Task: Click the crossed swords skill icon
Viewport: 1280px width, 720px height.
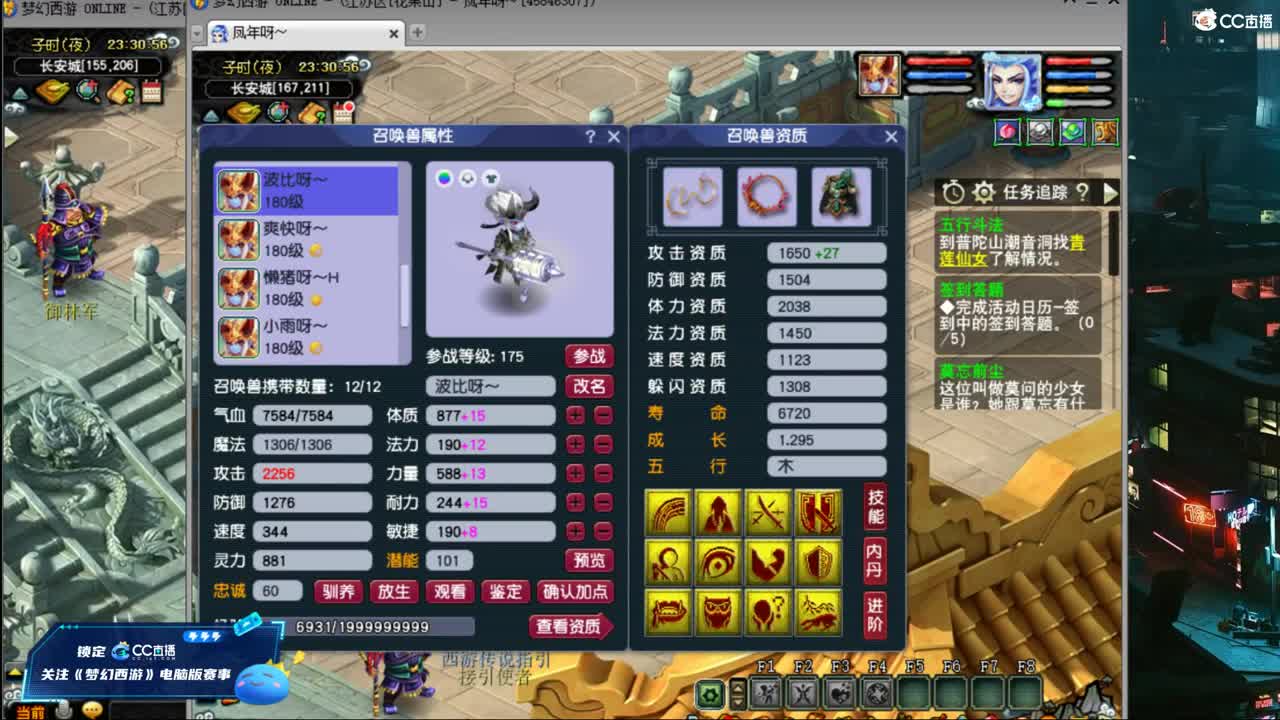Action: (x=766, y=512)
